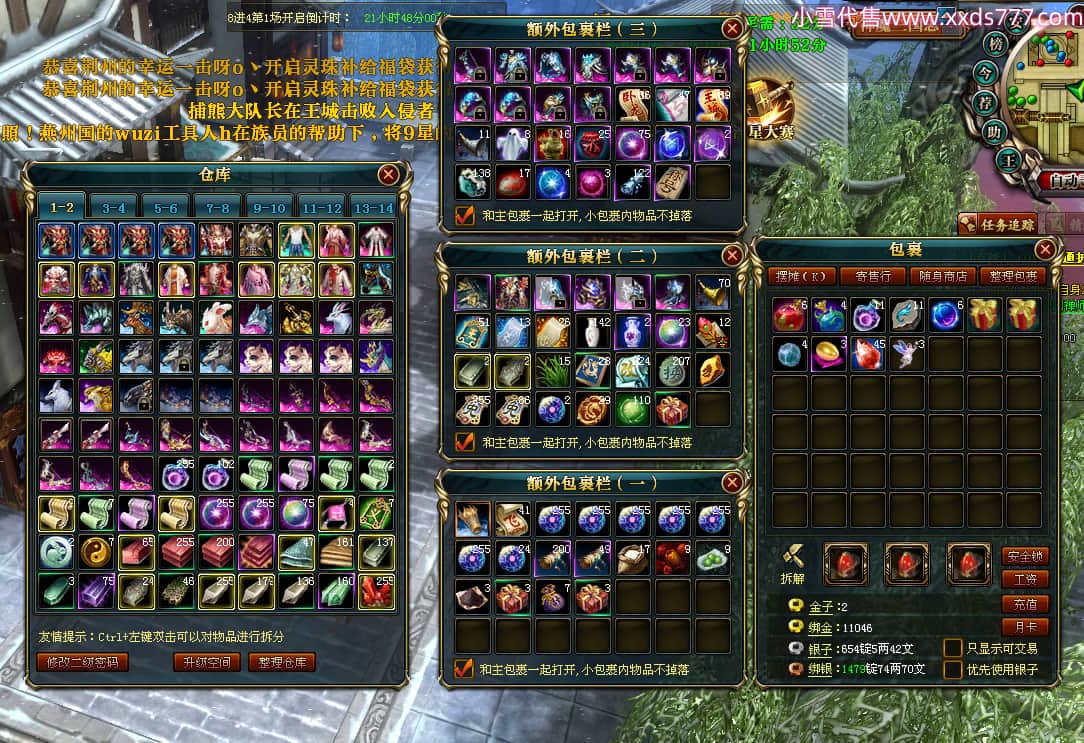This screenshot has width=1084, height=743.
Task: Close 额外包裹栏（三）window
Action: [733, 28]
